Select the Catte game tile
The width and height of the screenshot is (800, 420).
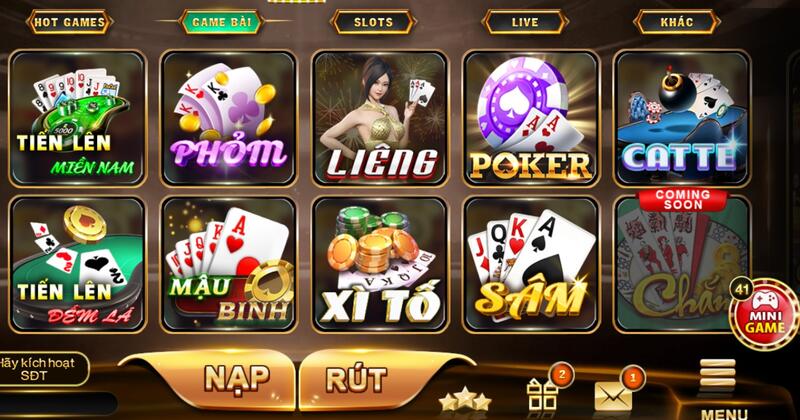coord(681,117)
